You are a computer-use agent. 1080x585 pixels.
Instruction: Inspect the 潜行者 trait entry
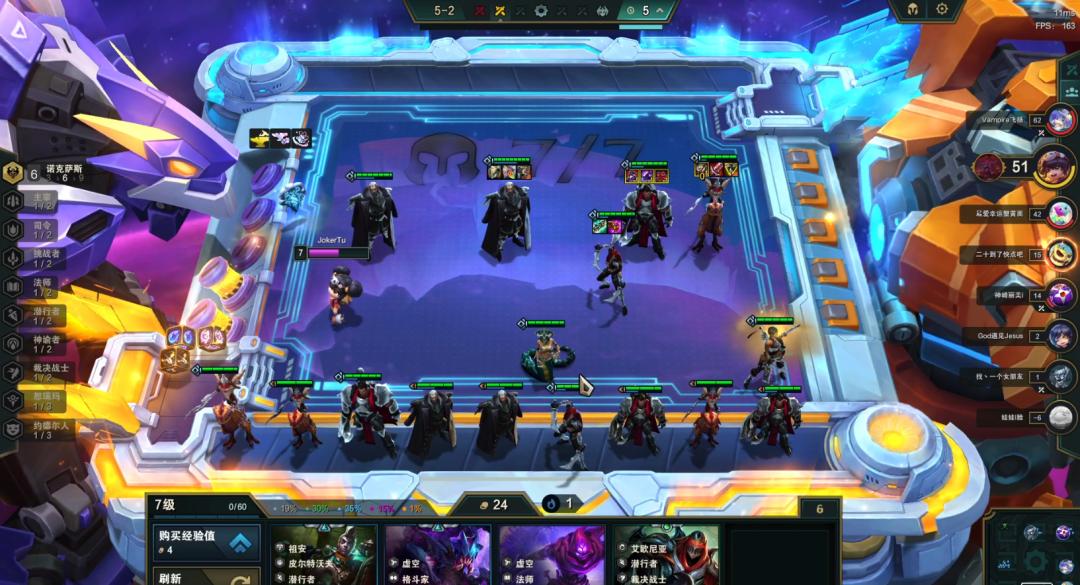pos(40,315)
